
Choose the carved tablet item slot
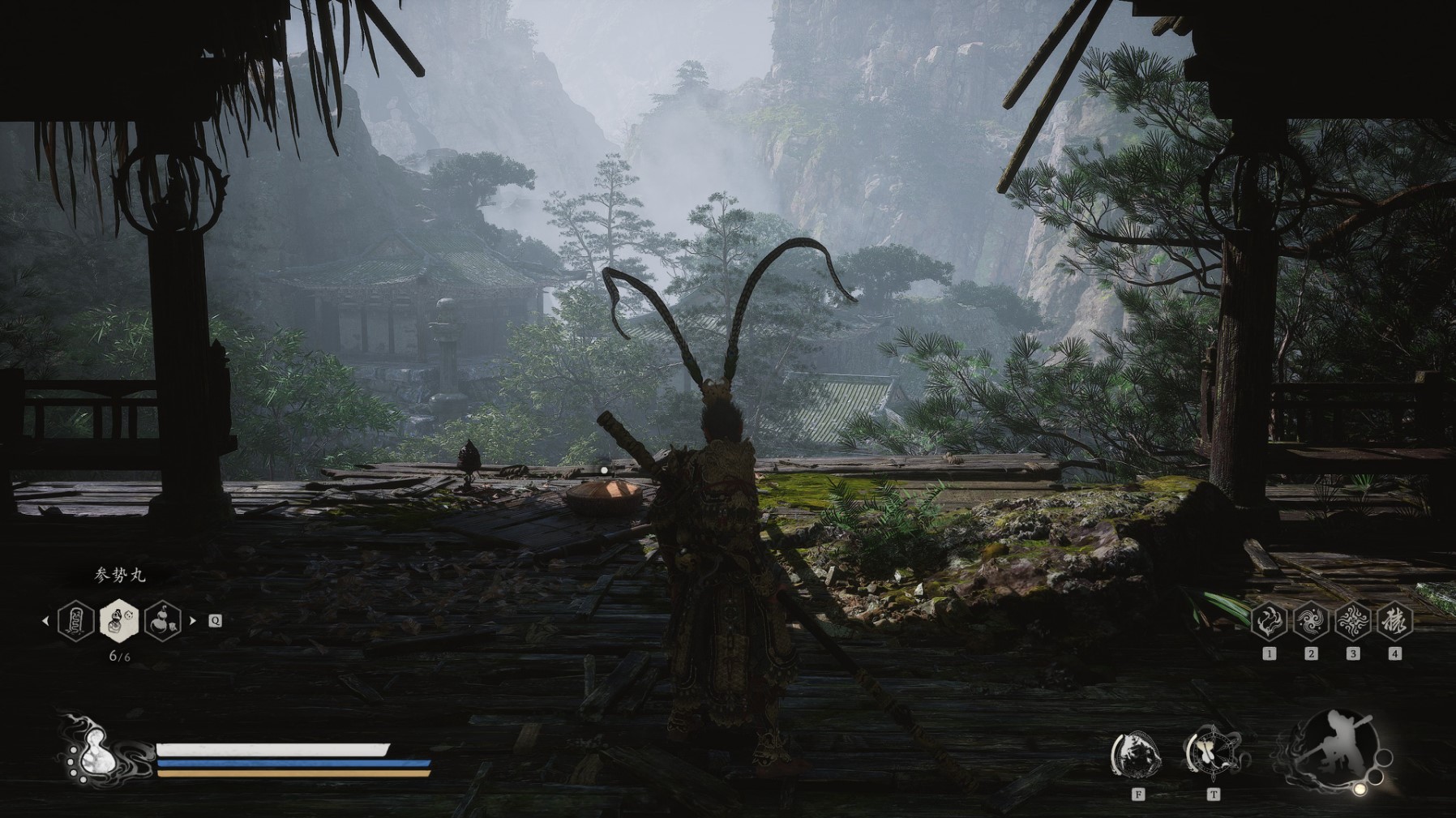pyautogui.click(x=75, y=621)
